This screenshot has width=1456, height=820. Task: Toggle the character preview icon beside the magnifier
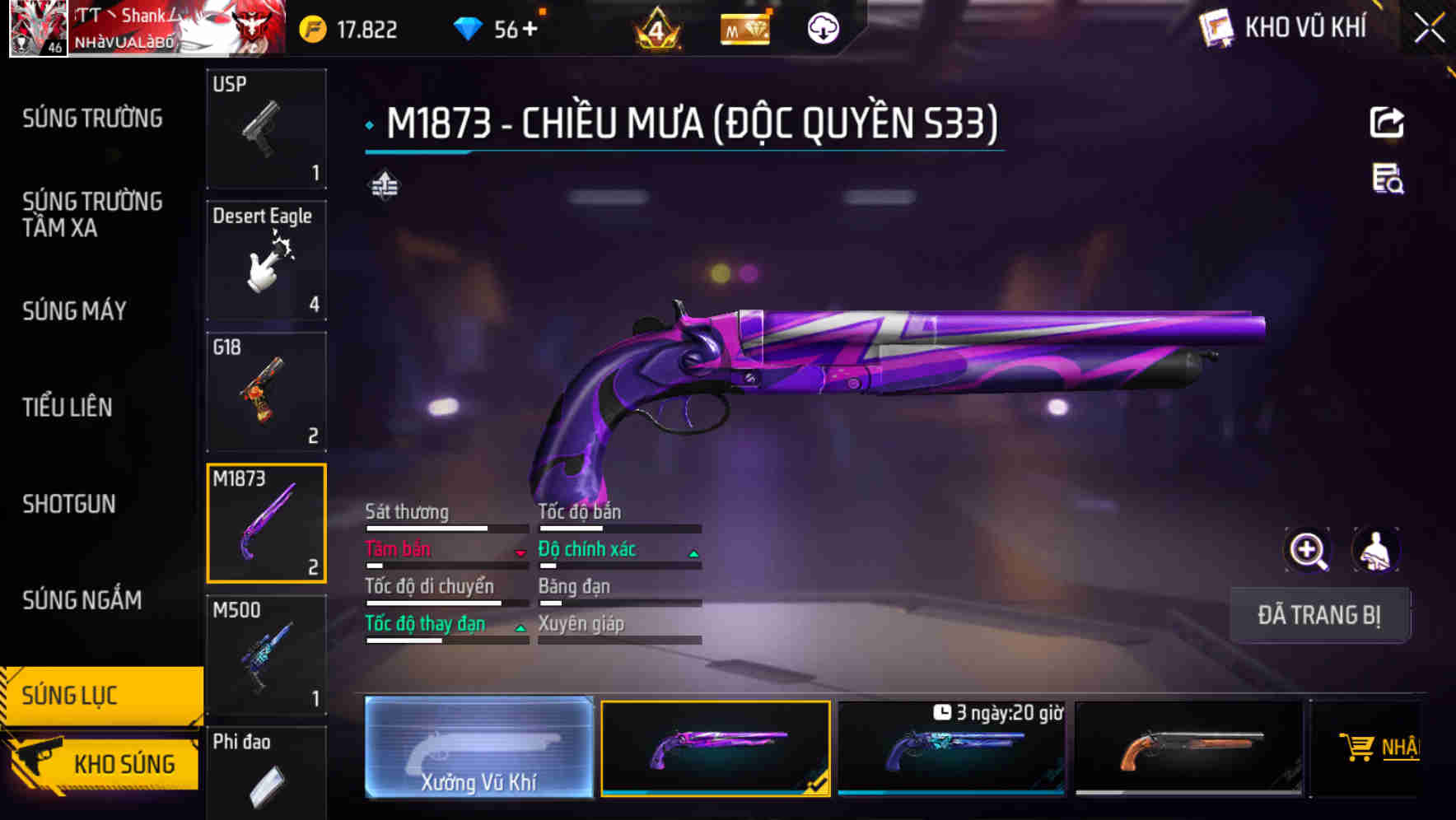[1377, 550]
